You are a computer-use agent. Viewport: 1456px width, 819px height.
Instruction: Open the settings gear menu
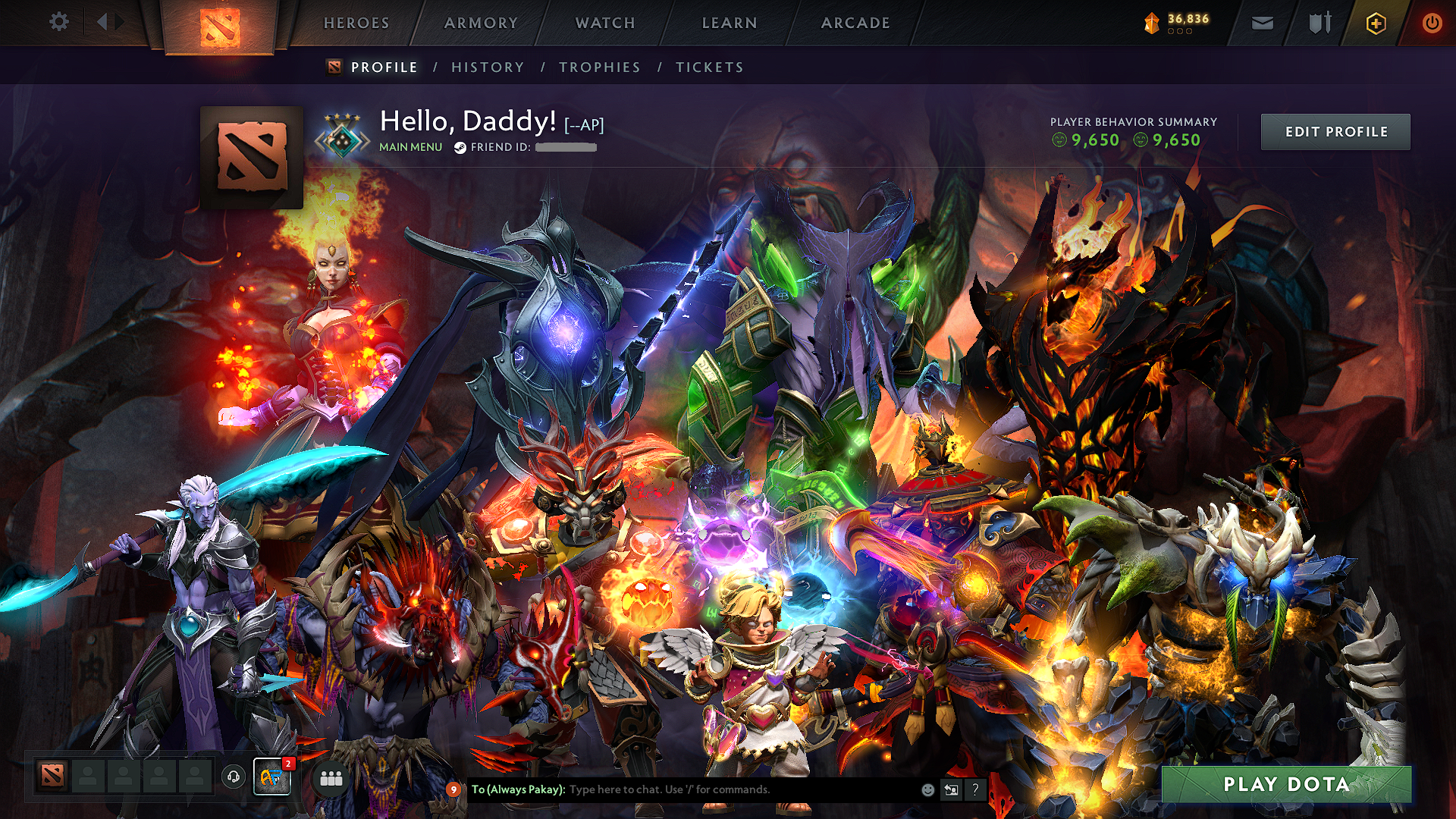tap(58, 22)
